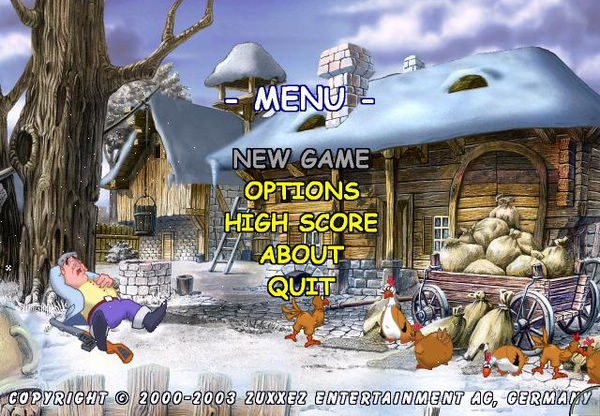This screenshot has height=416, width=600.
Task: Select the About entry
Action: [301, 254]
